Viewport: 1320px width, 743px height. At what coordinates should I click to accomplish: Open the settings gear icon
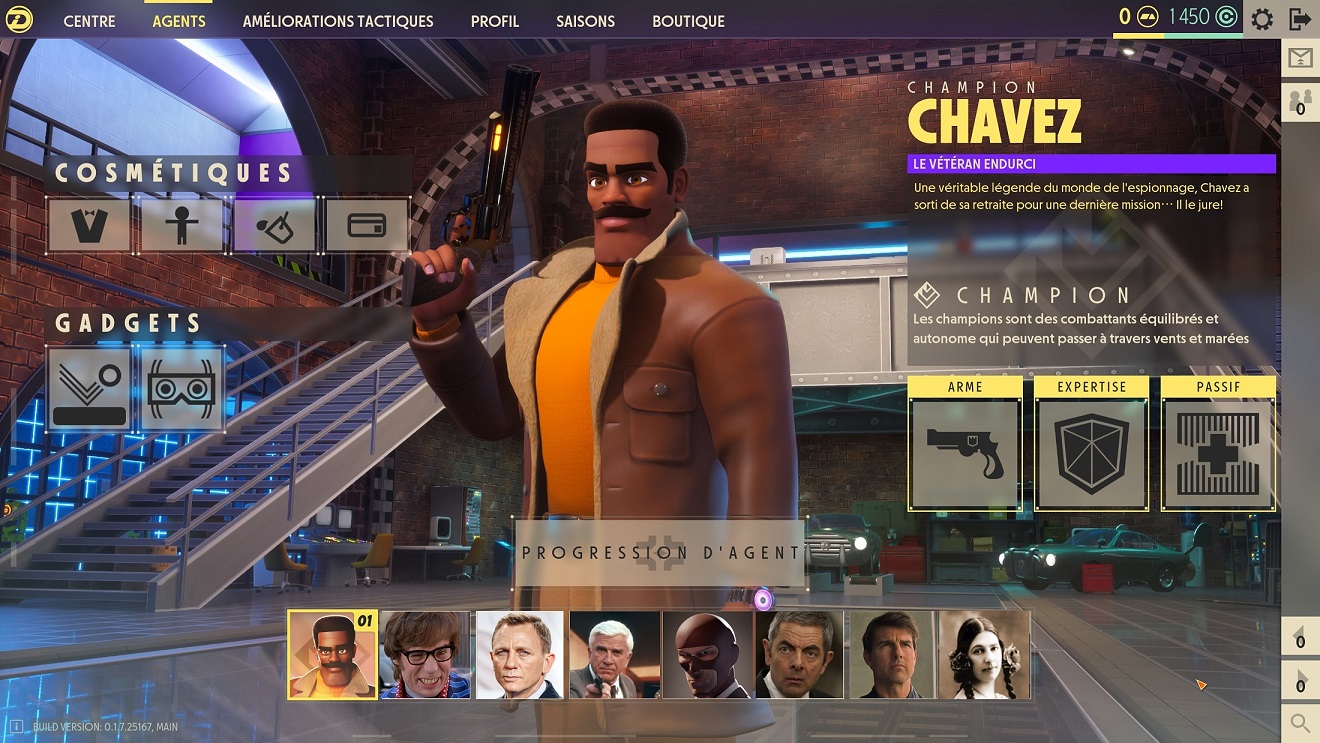coord(1262,18)
